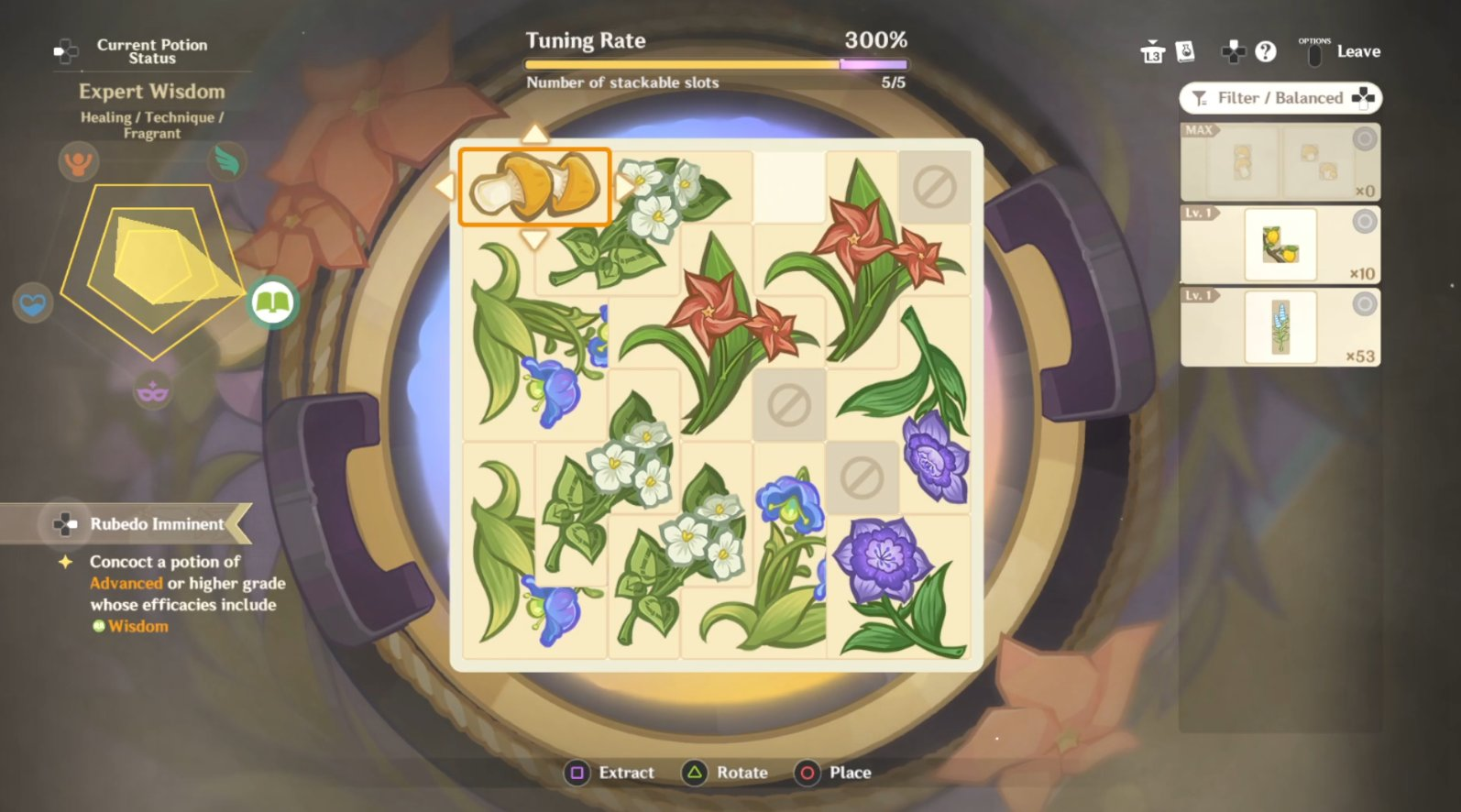
Task: Rotate the selected ingredient
Action: tap(726, 773)
